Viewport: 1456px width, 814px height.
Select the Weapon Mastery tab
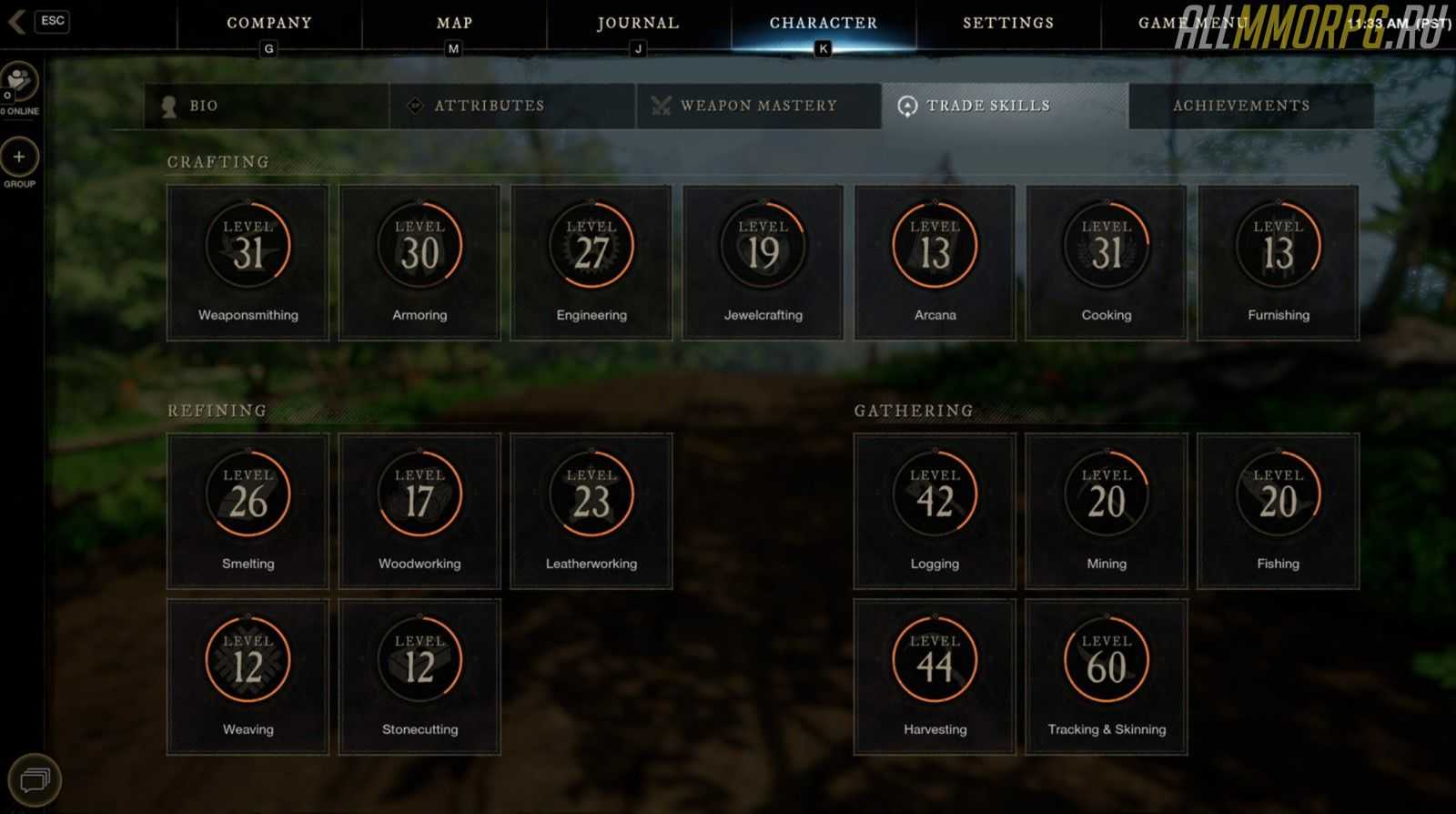758,106
